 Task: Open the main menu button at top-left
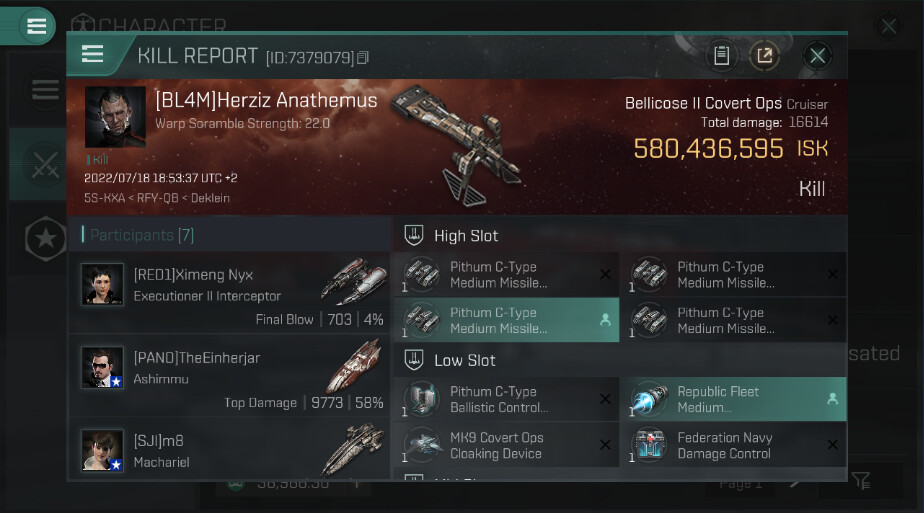(x=36, y=26)
